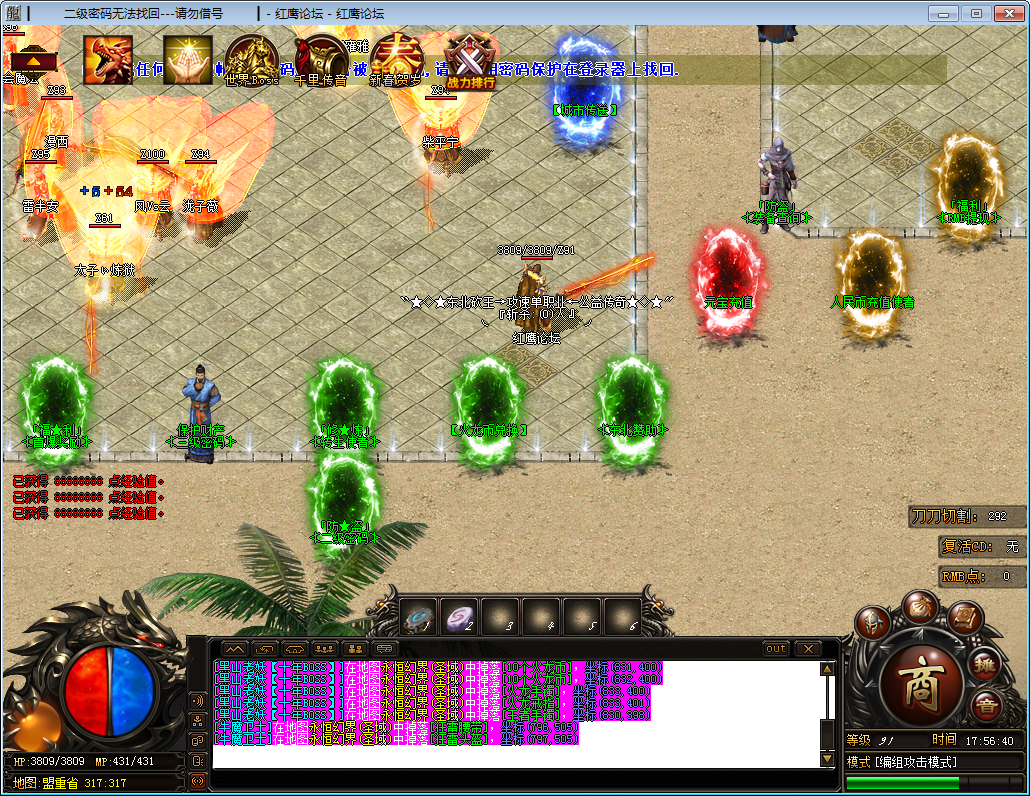The height and width of the screenshot is (796, 1030).
Task: Click the red dragon head icon
Action: point(108,60)
